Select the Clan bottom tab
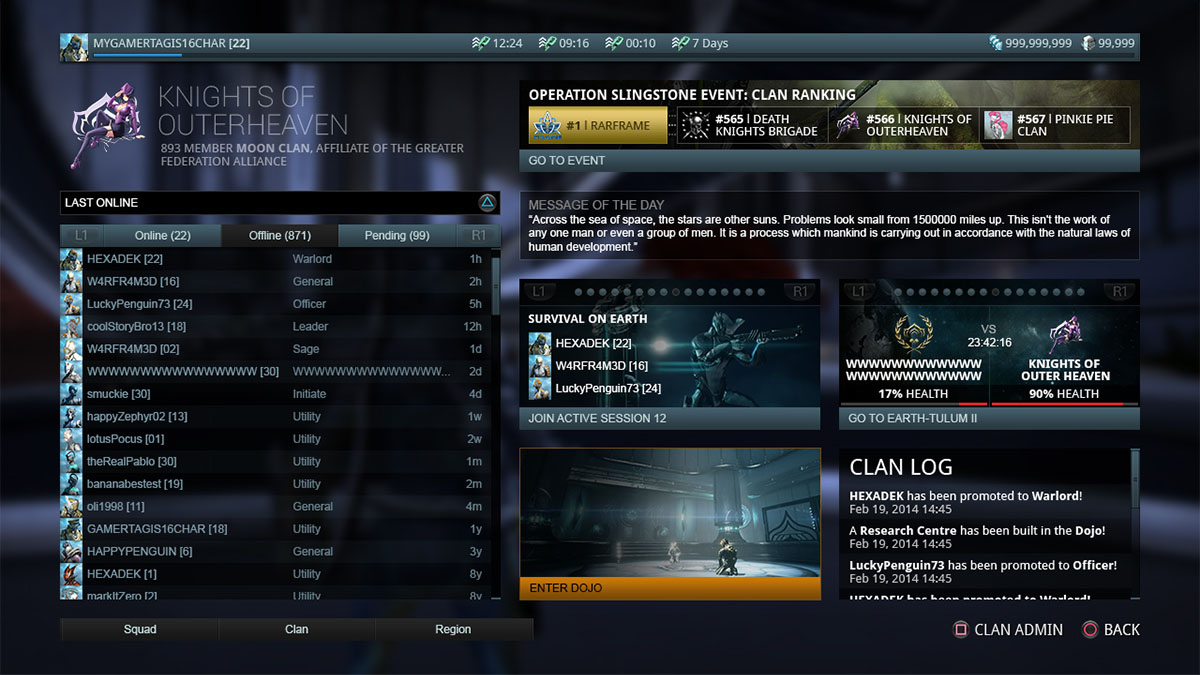 (x=297, y=629)
